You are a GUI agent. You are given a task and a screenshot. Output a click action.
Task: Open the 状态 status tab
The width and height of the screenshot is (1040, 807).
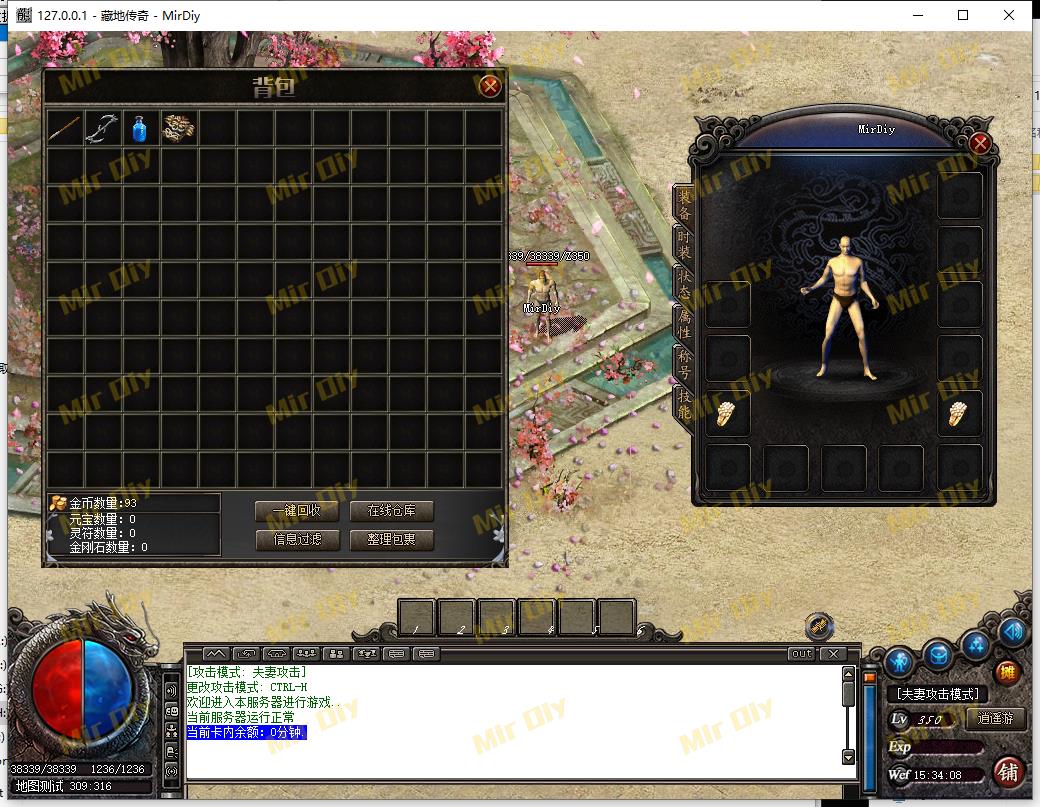tap(685, 283)
